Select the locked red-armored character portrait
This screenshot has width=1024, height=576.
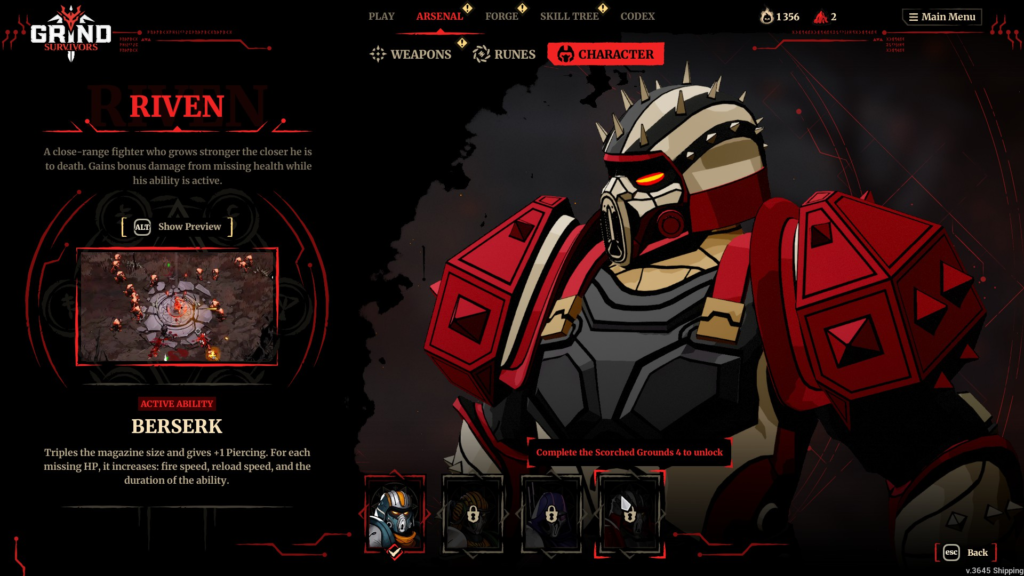click(x=628, y=513)
